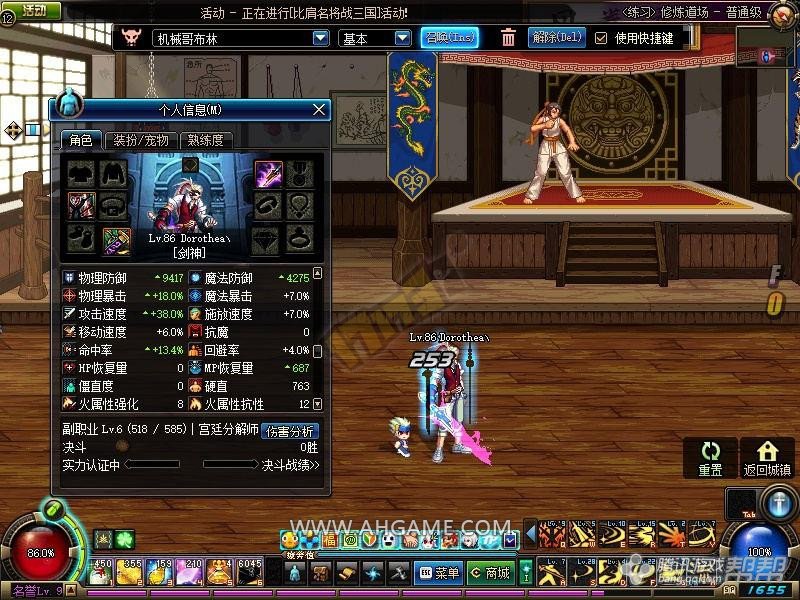
Task: Open the 商城 shop button
Action: click(x=491, y=573)
